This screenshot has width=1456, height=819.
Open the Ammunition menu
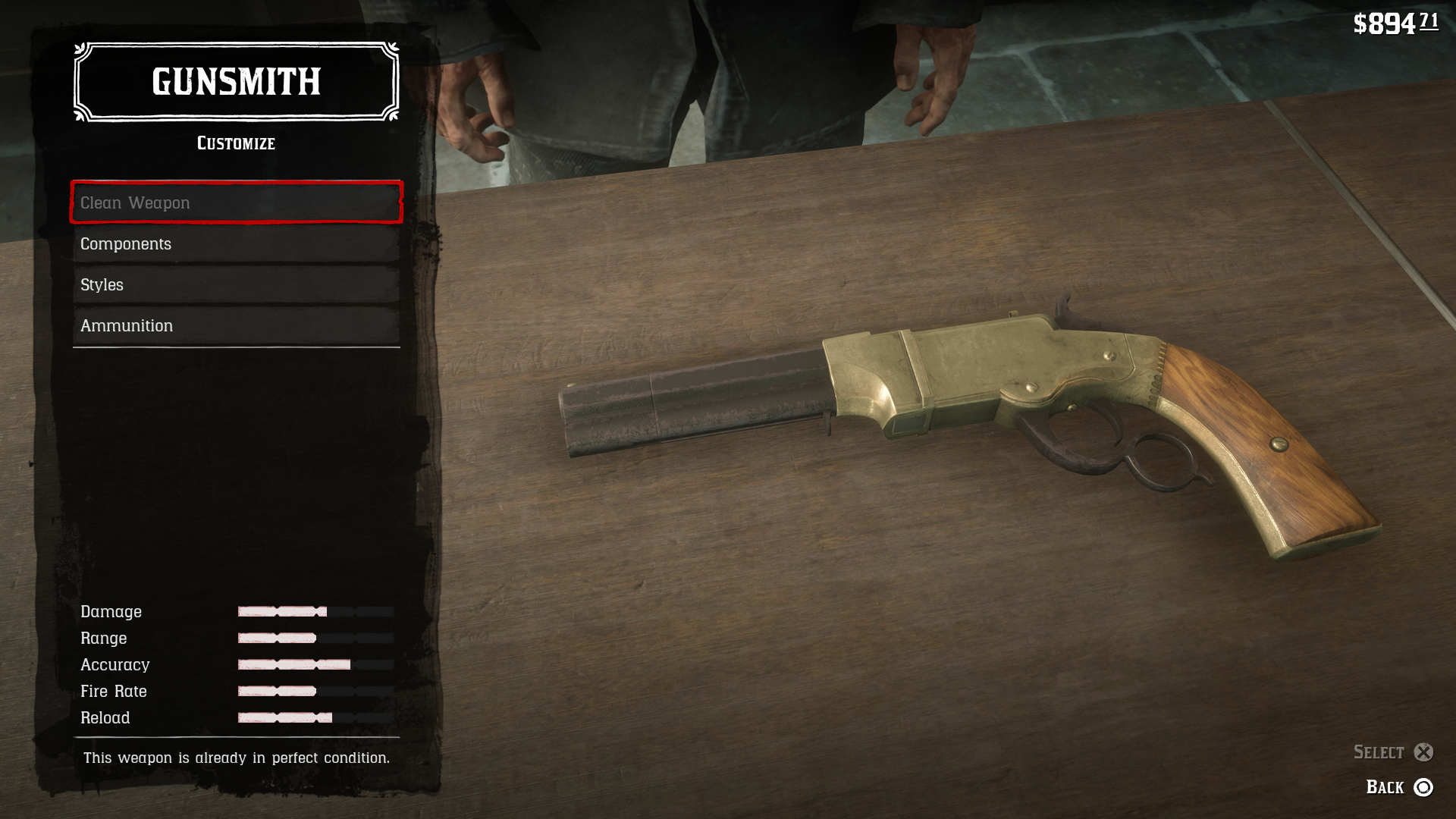click(x=236, y=326)
